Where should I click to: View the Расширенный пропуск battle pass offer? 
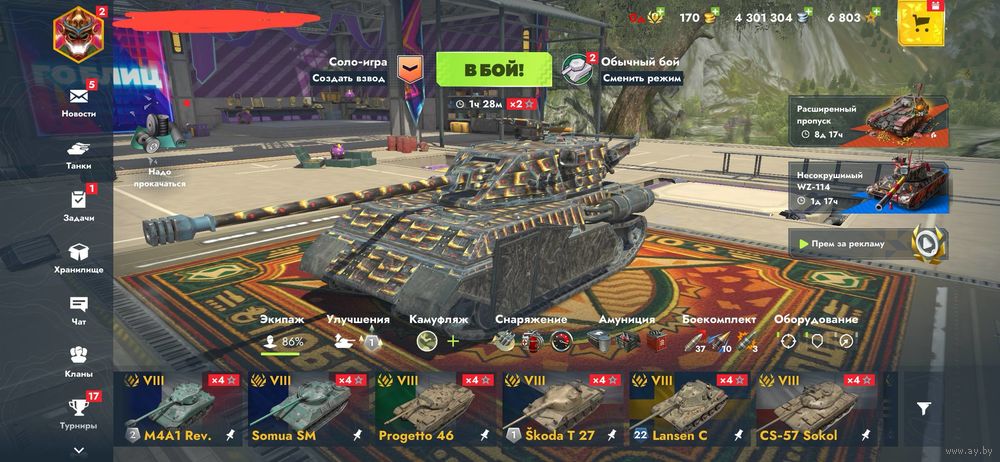[868, 117]
